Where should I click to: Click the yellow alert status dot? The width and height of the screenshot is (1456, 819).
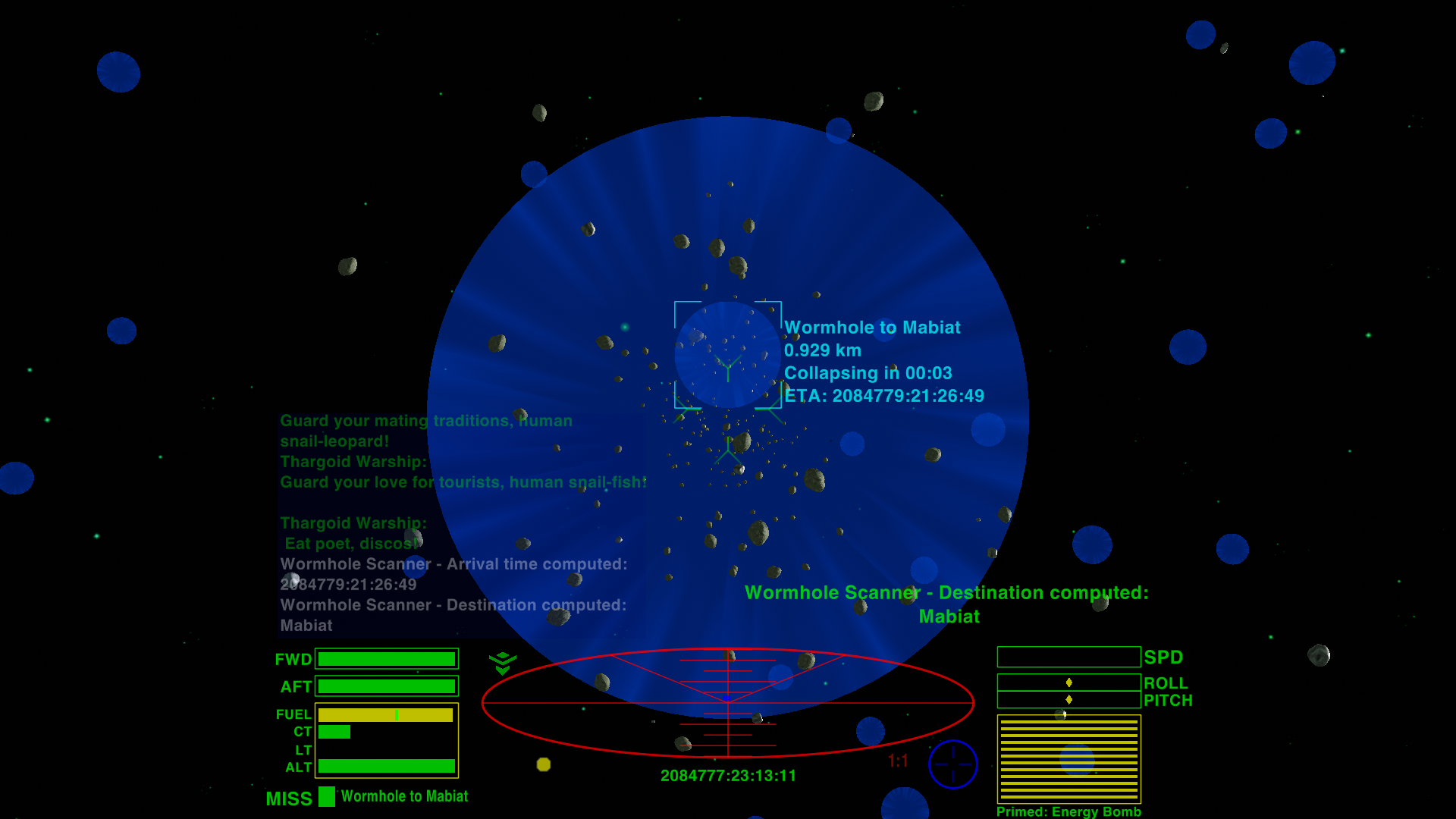tap(543, 764)
